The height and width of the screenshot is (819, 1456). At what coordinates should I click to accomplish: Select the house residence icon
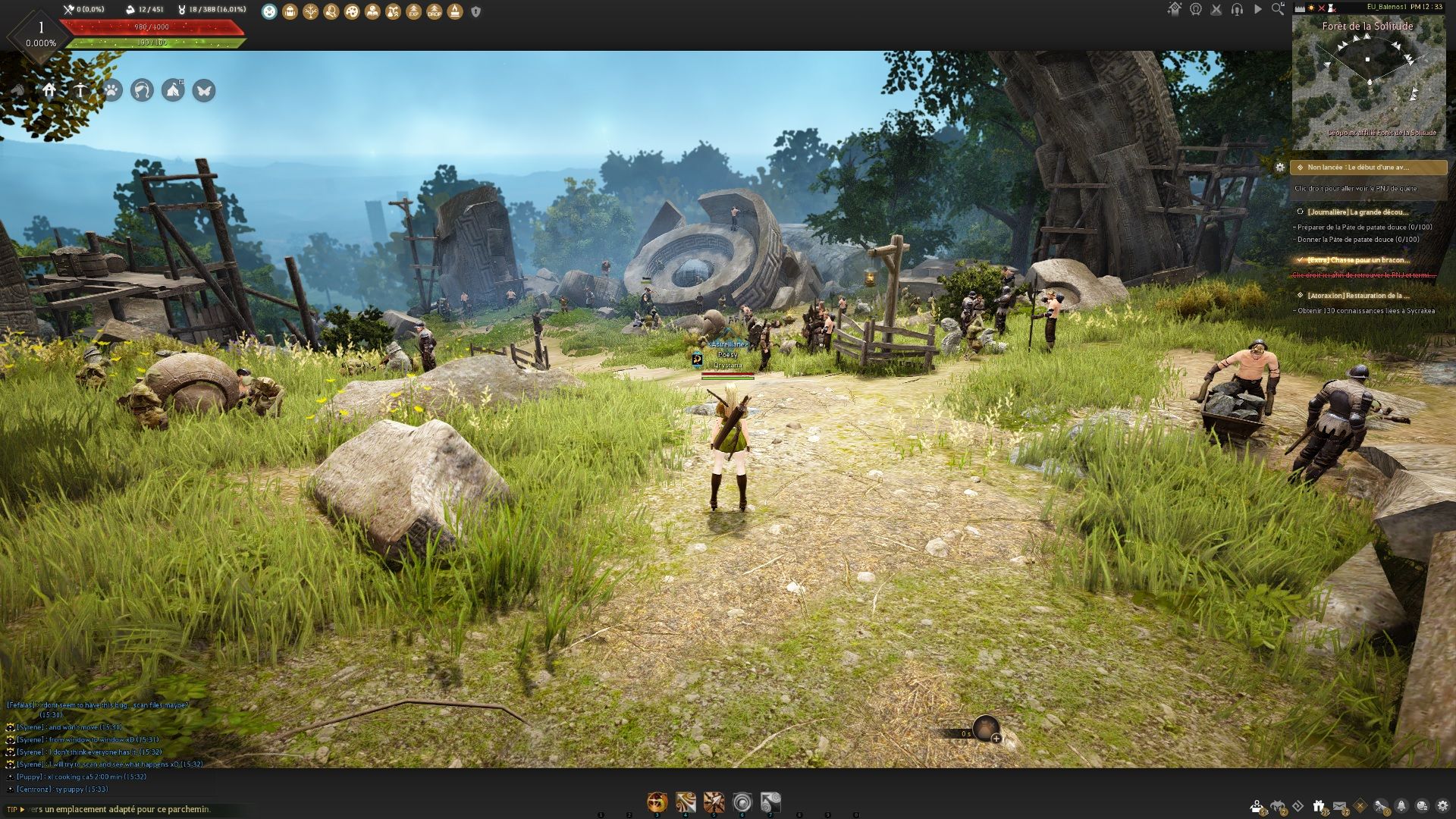49,91
